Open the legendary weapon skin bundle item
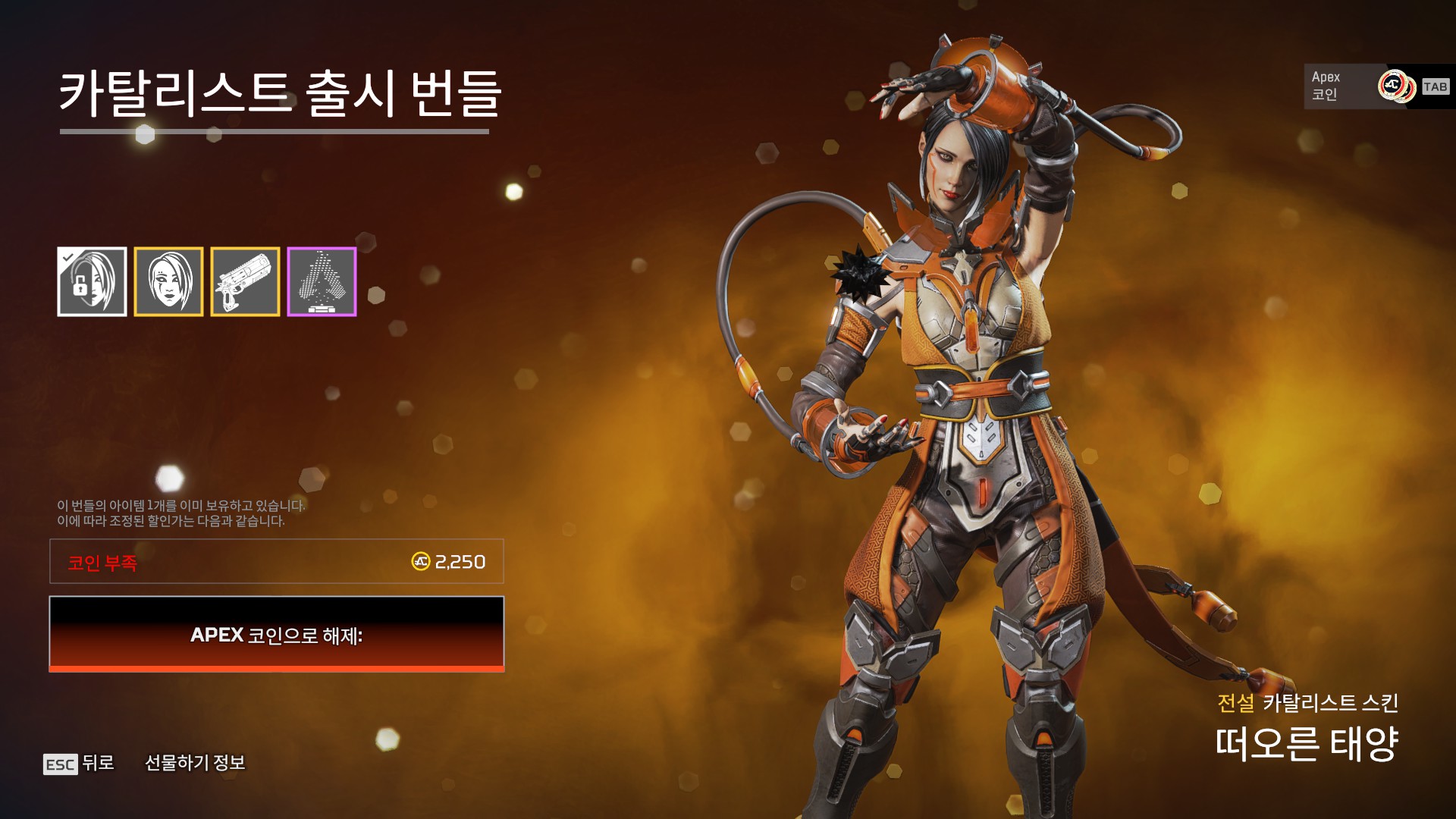 point(244,282)
